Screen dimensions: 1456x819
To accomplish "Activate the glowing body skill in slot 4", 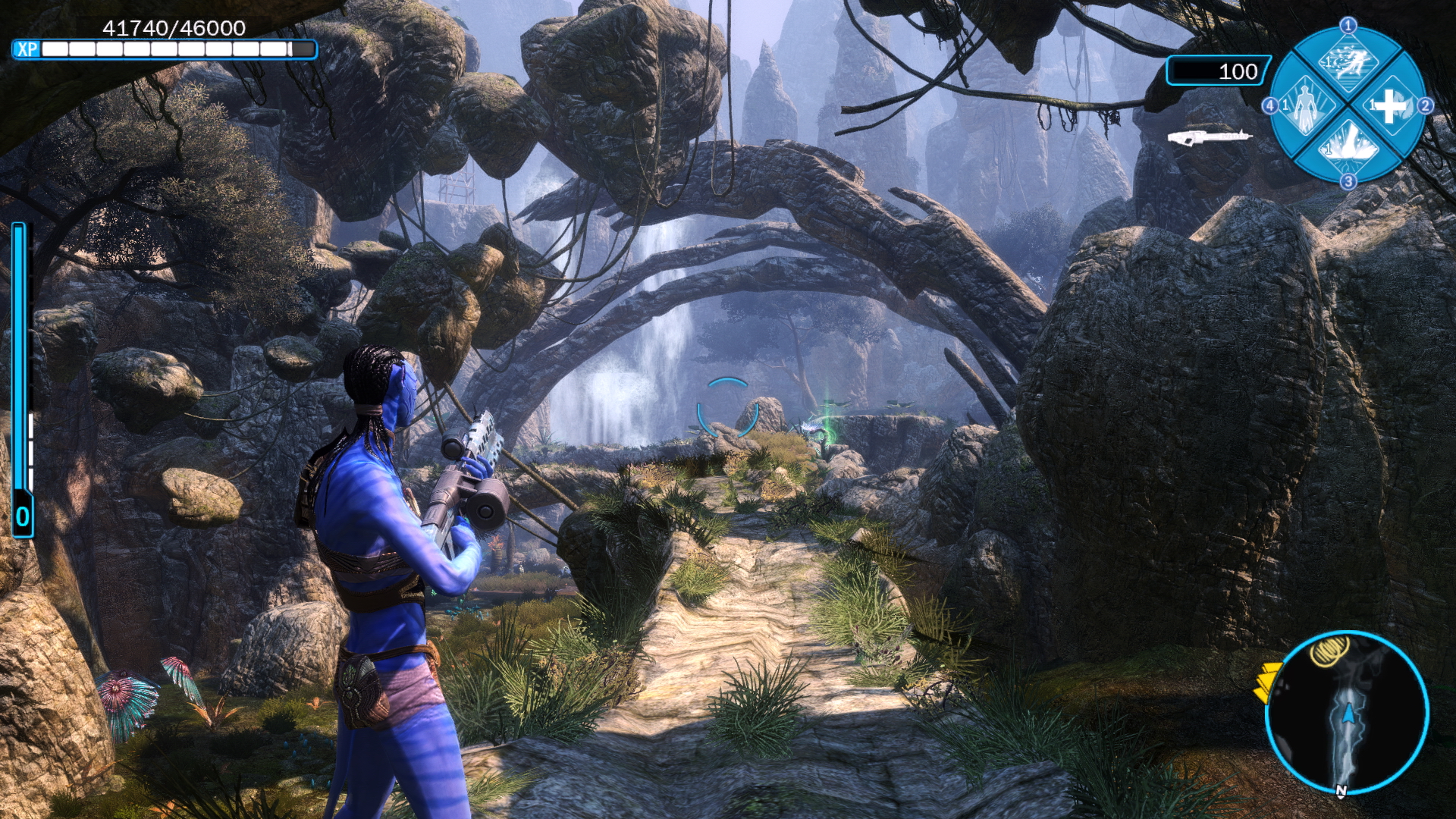I will [1306, 106].
